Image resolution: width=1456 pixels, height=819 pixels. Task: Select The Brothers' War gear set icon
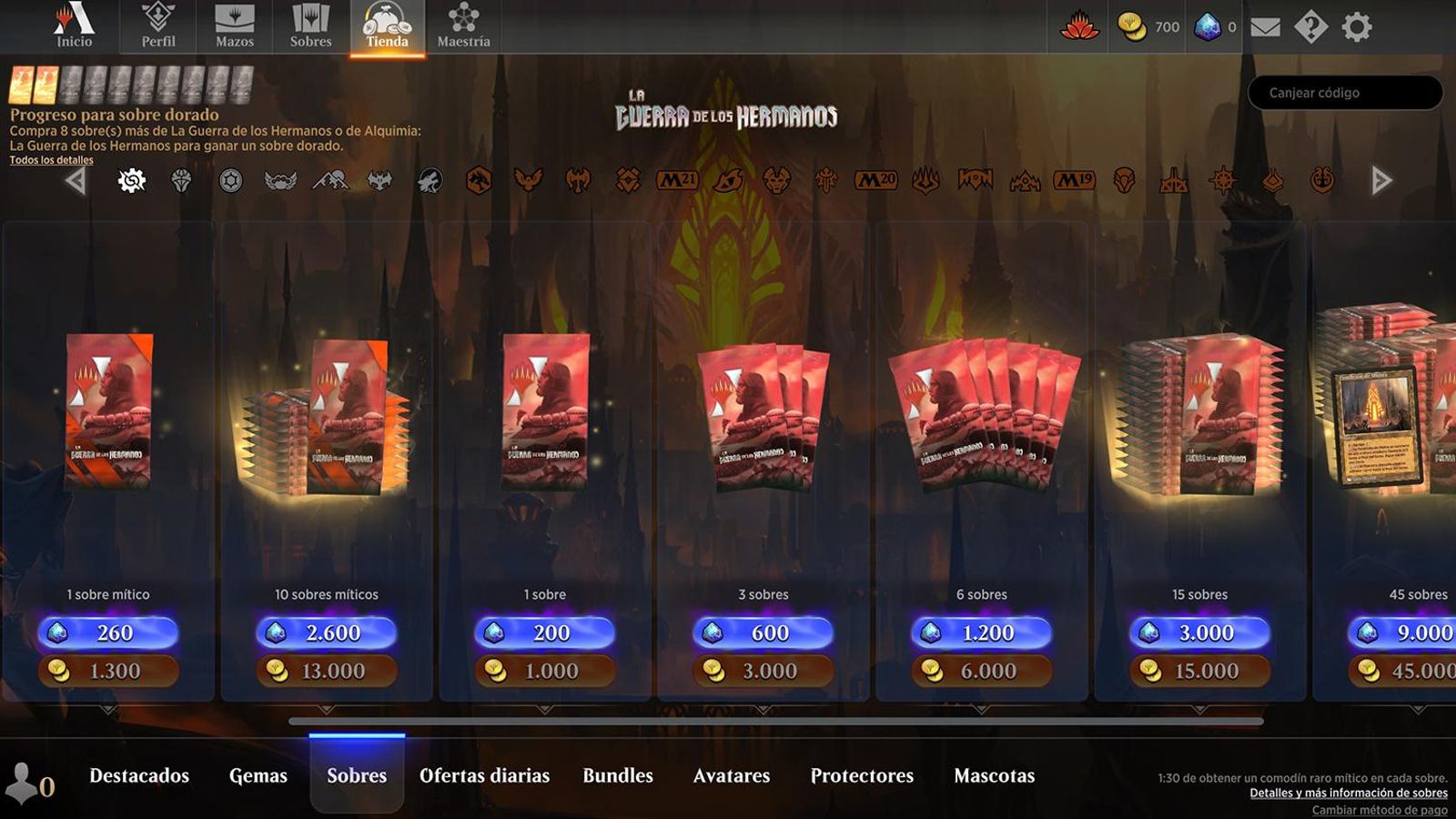pyautogui.click(x=132, y=180)
